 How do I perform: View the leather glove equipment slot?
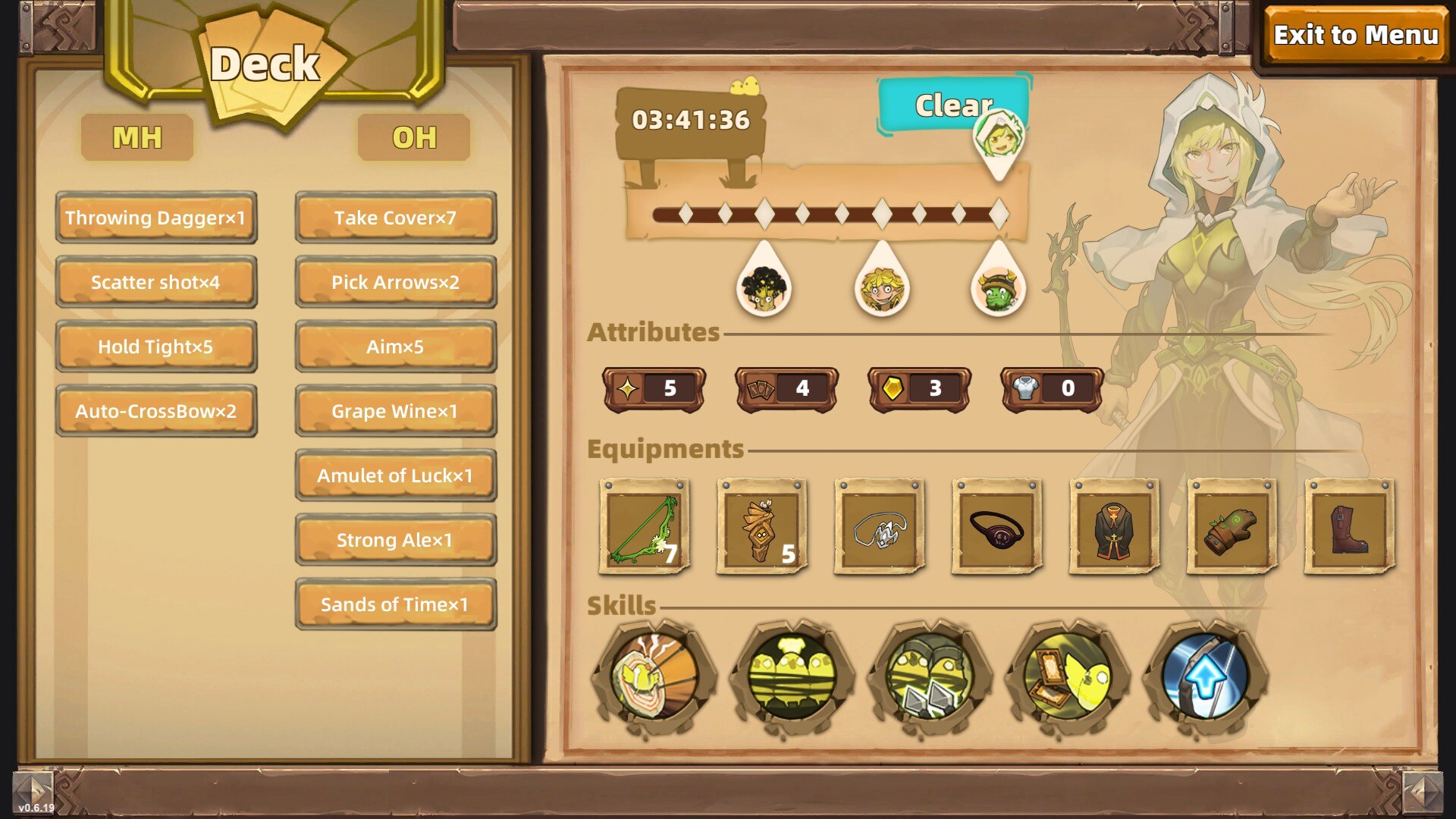pos(1232,527)
